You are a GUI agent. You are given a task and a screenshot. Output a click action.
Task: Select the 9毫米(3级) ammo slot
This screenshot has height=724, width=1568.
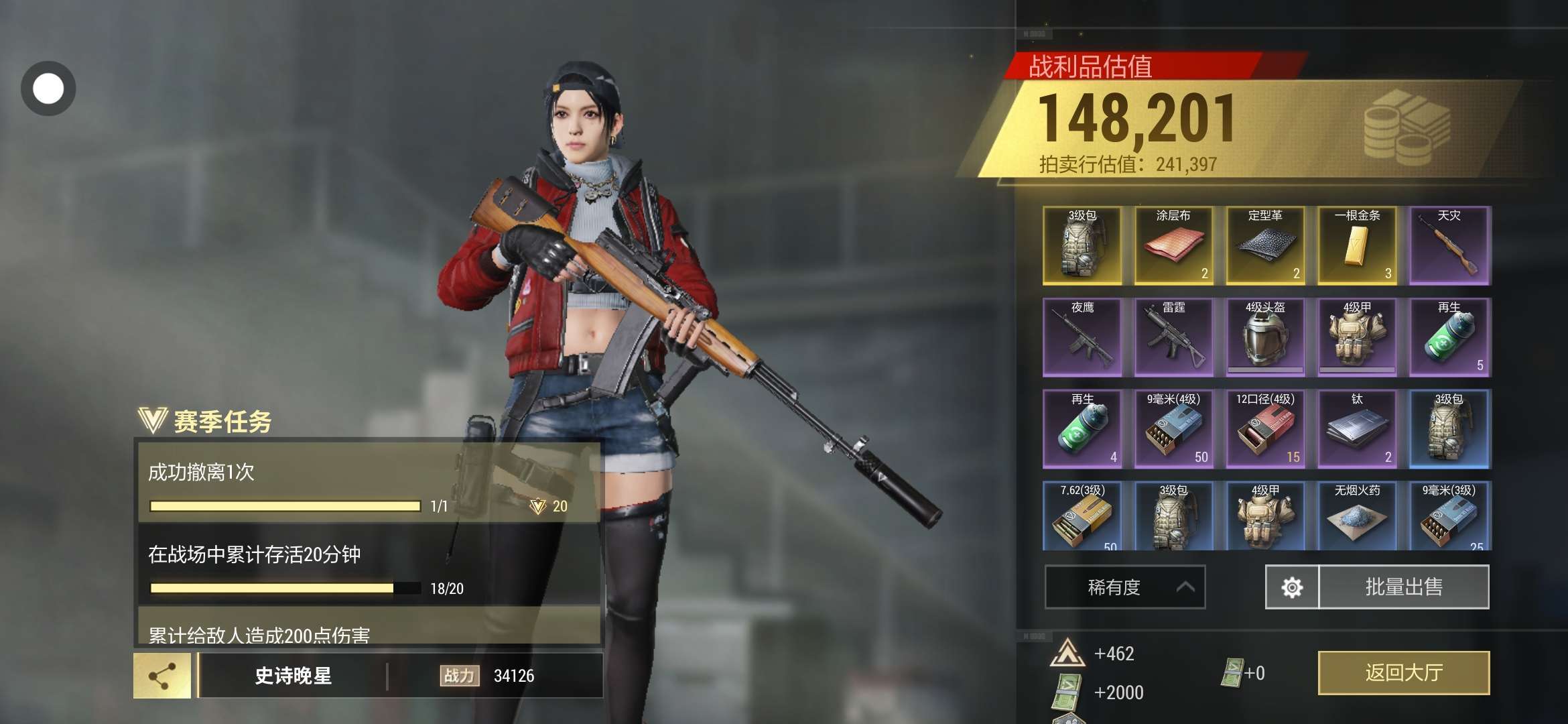pos(1449,516)
